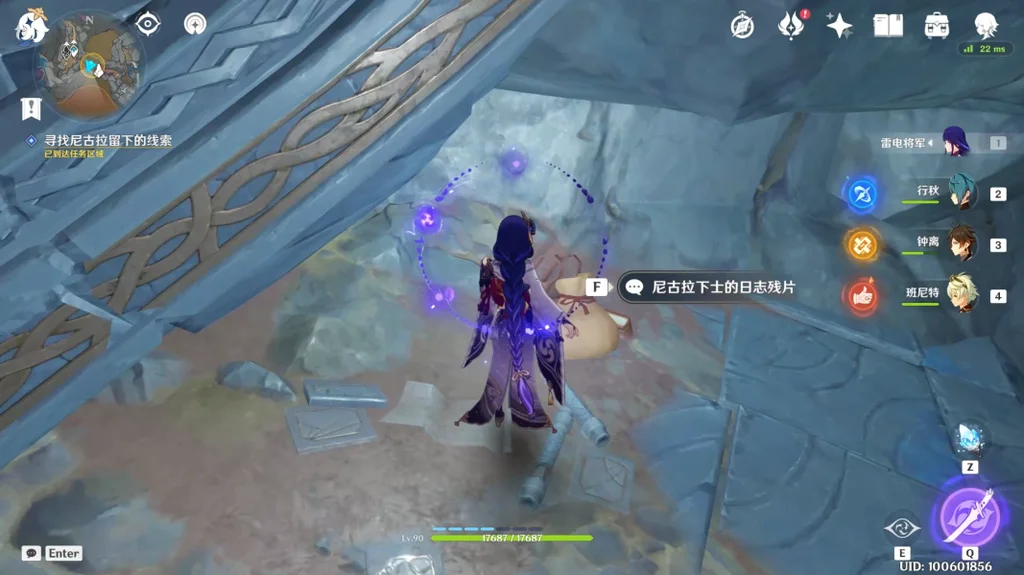The image size is (1024, 575).
Task: Pick up 尼古拉下士的日志残片
Action: click(x=710, y=287)
